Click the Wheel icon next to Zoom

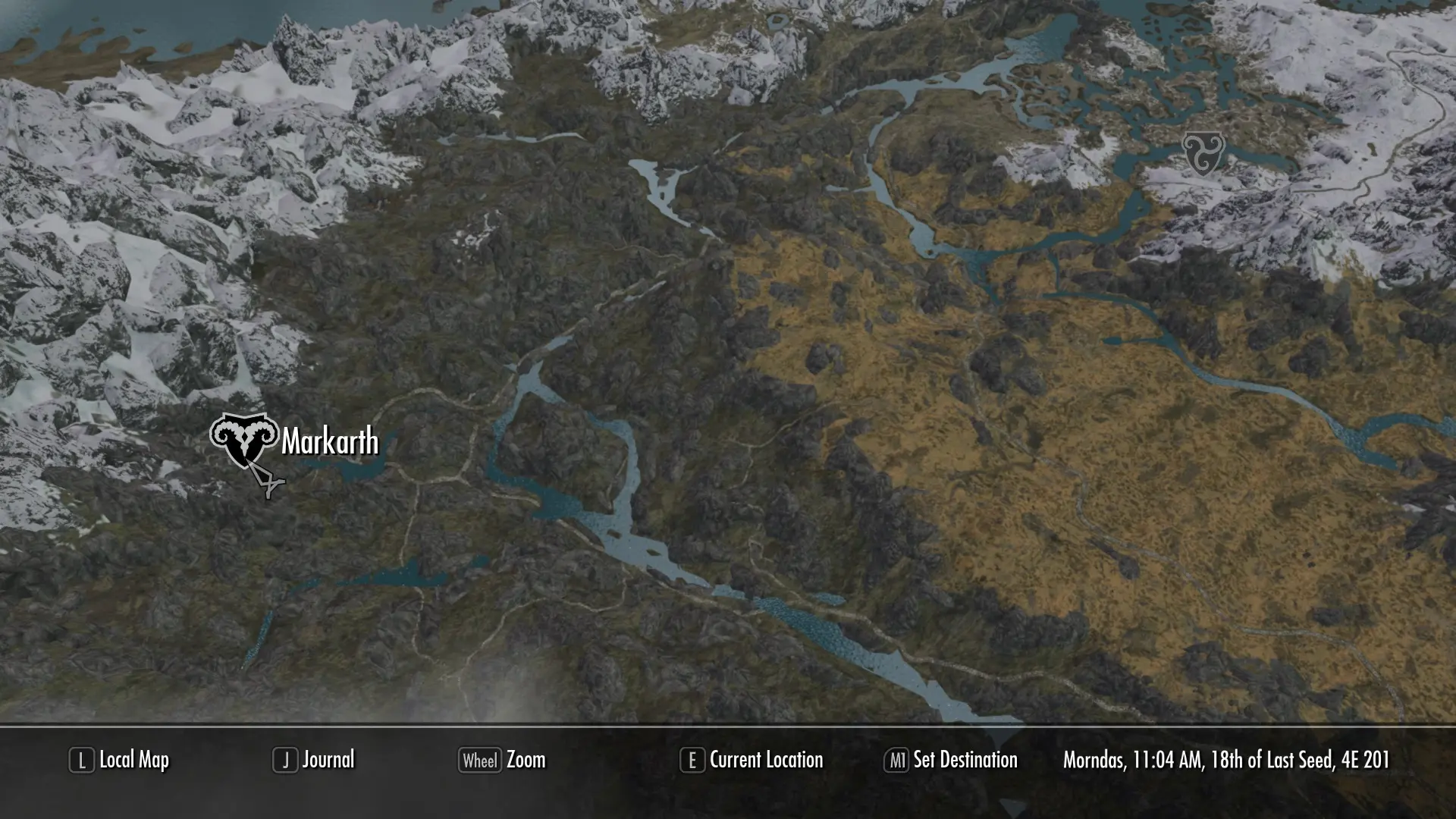click(479, 759)
